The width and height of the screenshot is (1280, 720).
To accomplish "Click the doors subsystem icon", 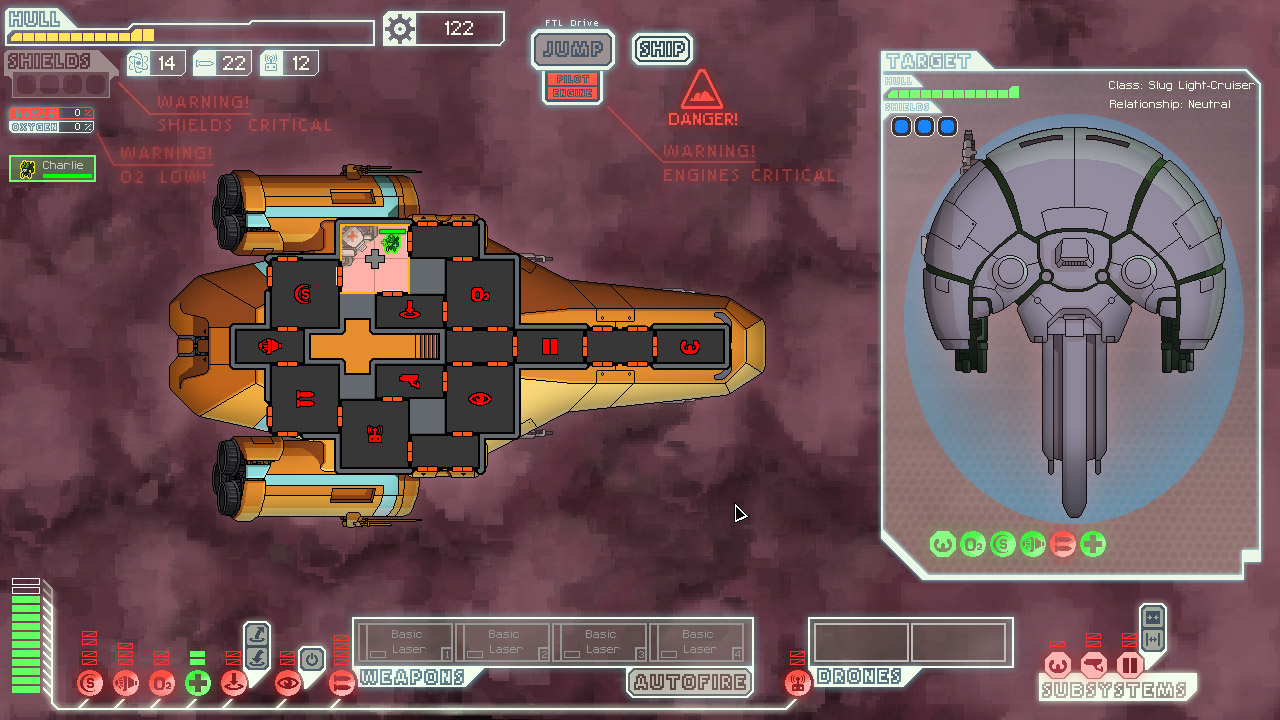I will point(1130,665).
